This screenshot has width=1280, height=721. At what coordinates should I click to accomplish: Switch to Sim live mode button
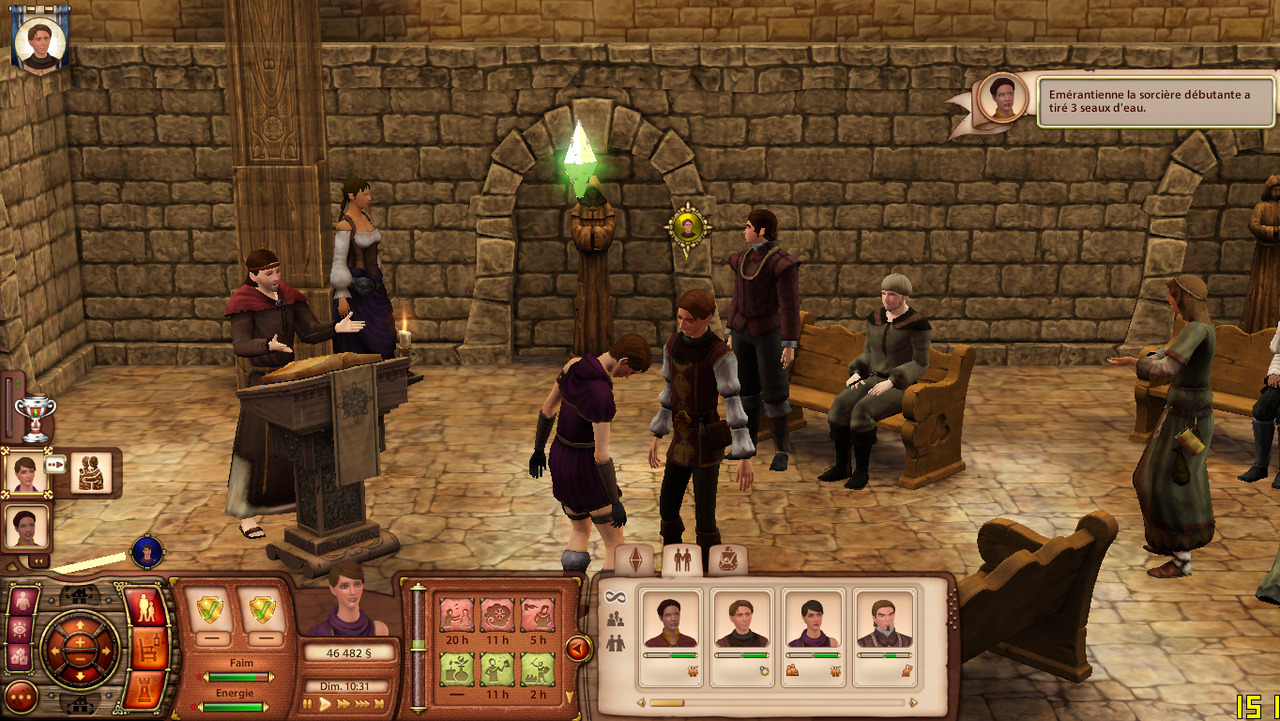coord(147,607)
